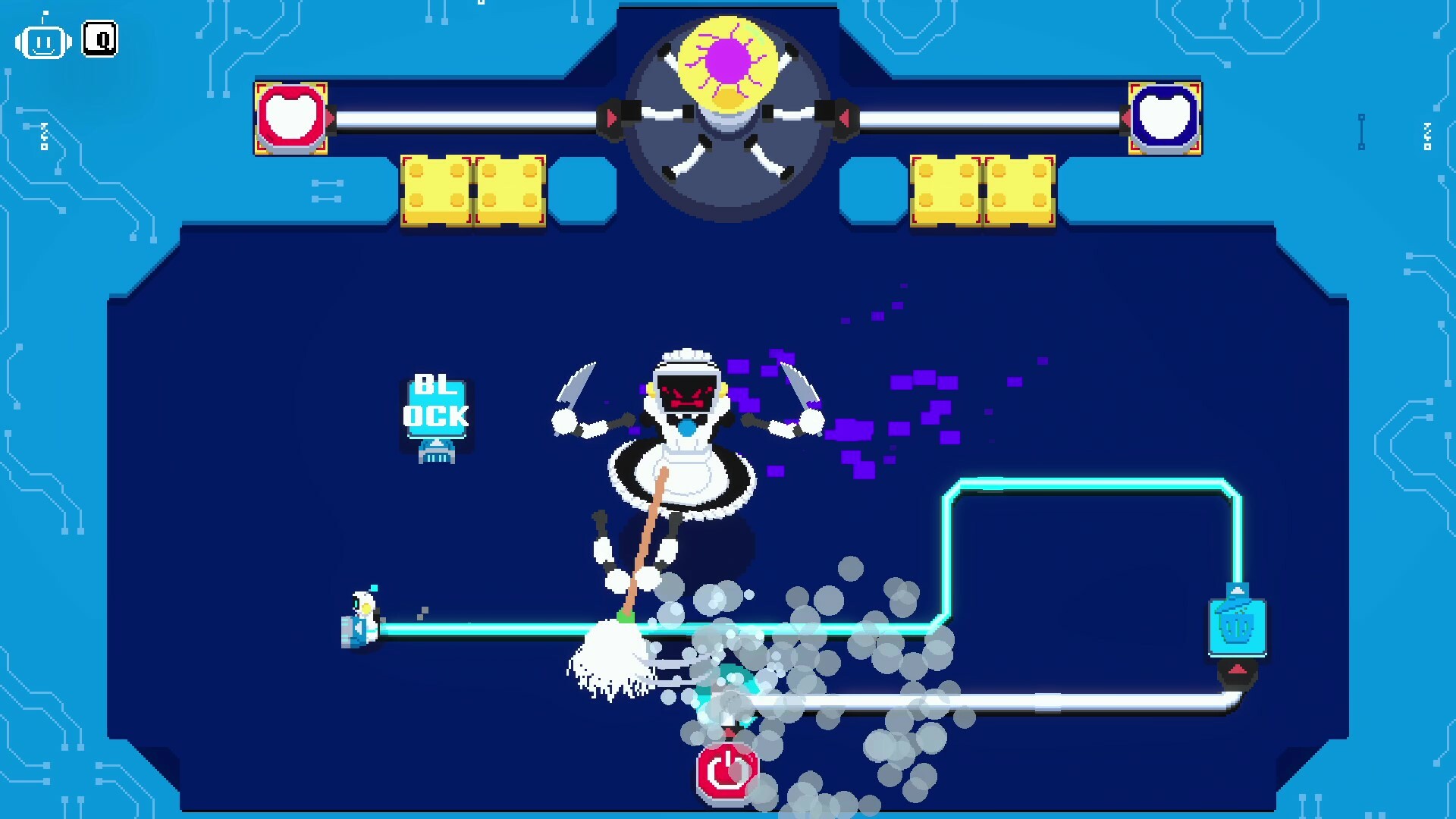
Task: Select the small white cleaning robot player
Action: [x=362, y=618]
